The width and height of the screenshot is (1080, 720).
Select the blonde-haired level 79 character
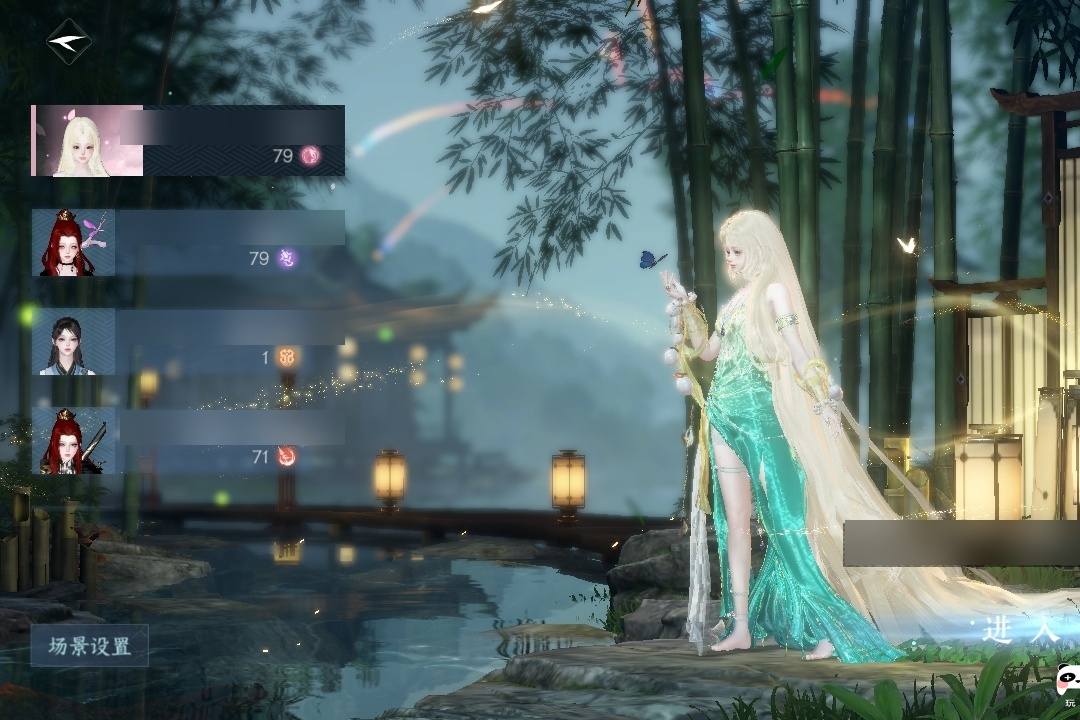tap(188, 141)
